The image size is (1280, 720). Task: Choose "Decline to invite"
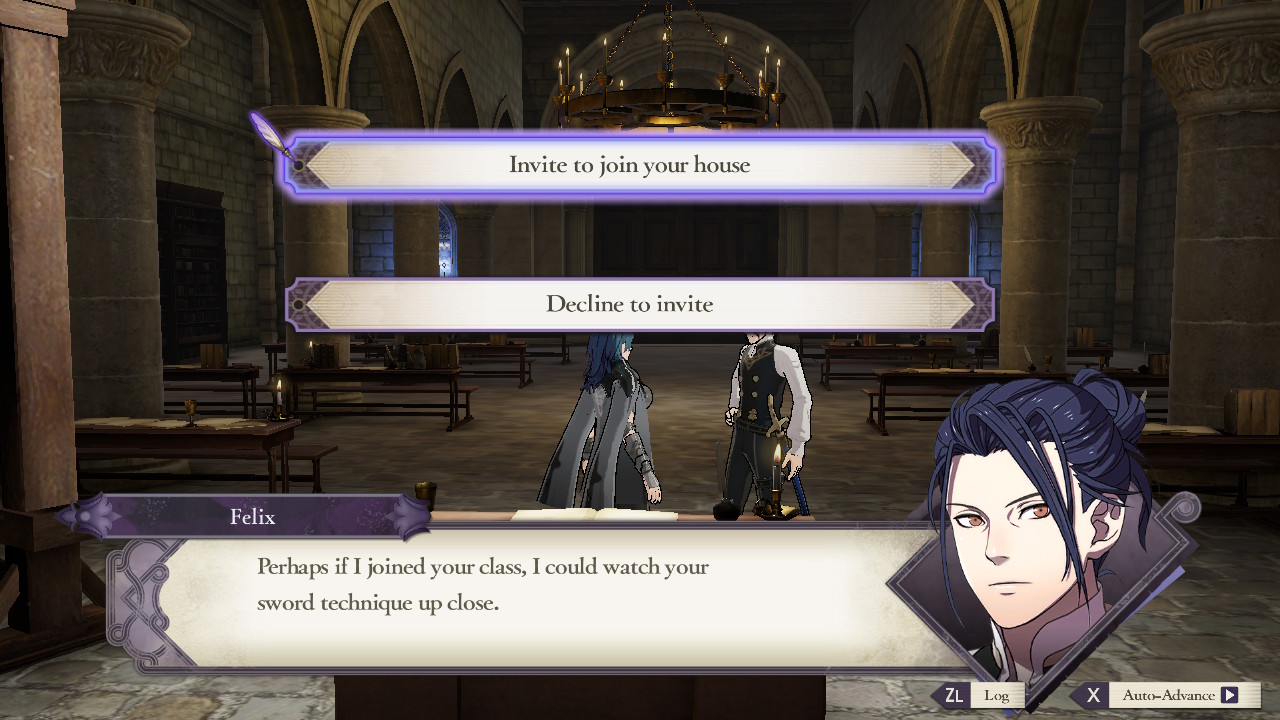[x=629, y=304]
